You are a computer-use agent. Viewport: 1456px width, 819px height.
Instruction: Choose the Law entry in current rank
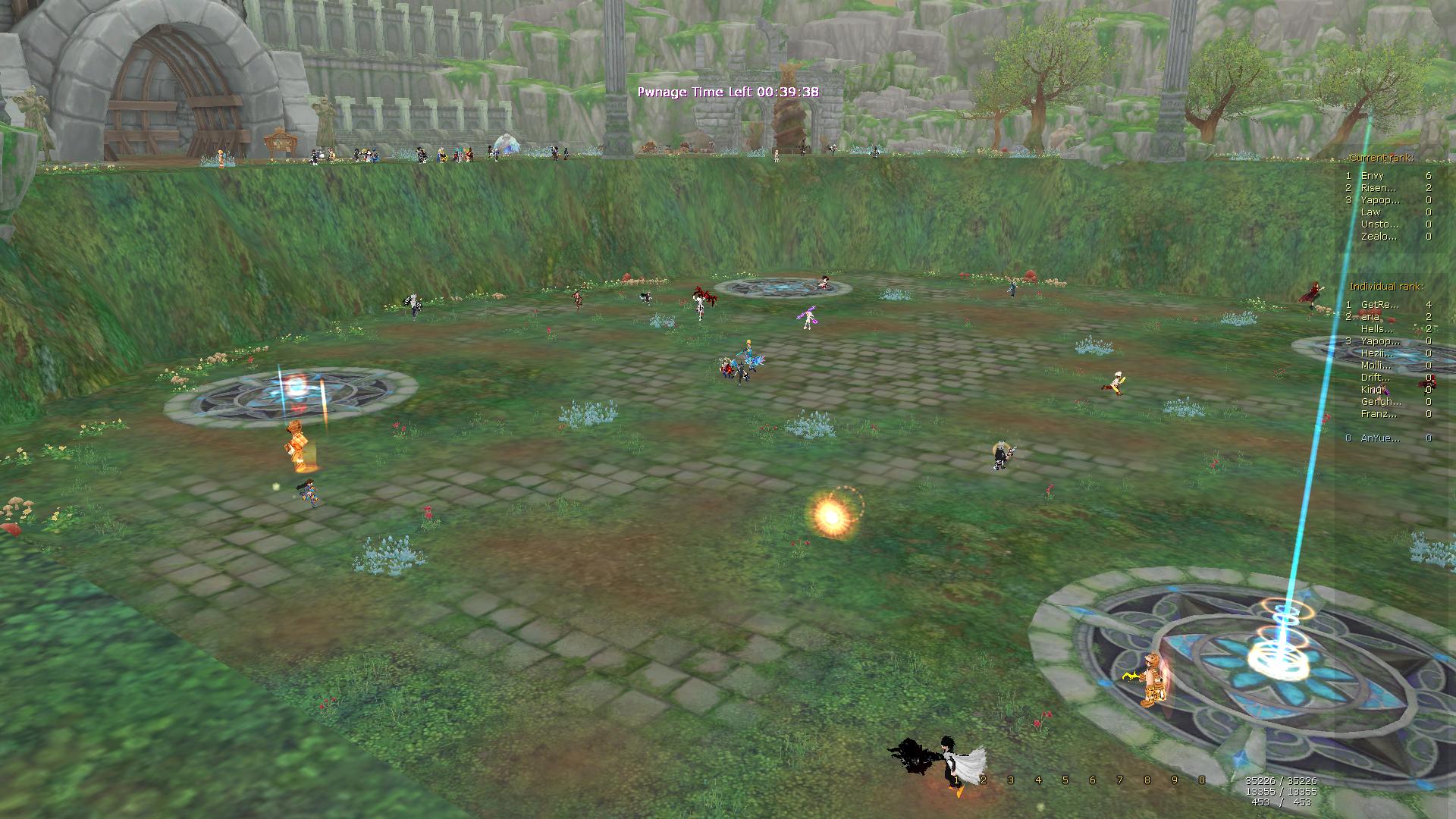(x=1371, y=212)
